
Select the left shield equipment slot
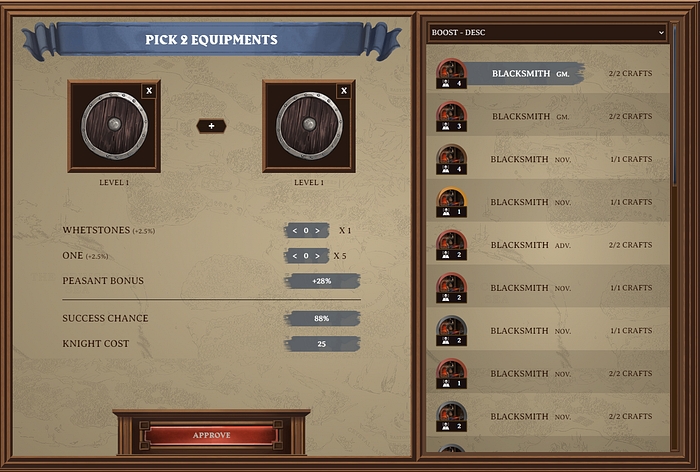113,126
